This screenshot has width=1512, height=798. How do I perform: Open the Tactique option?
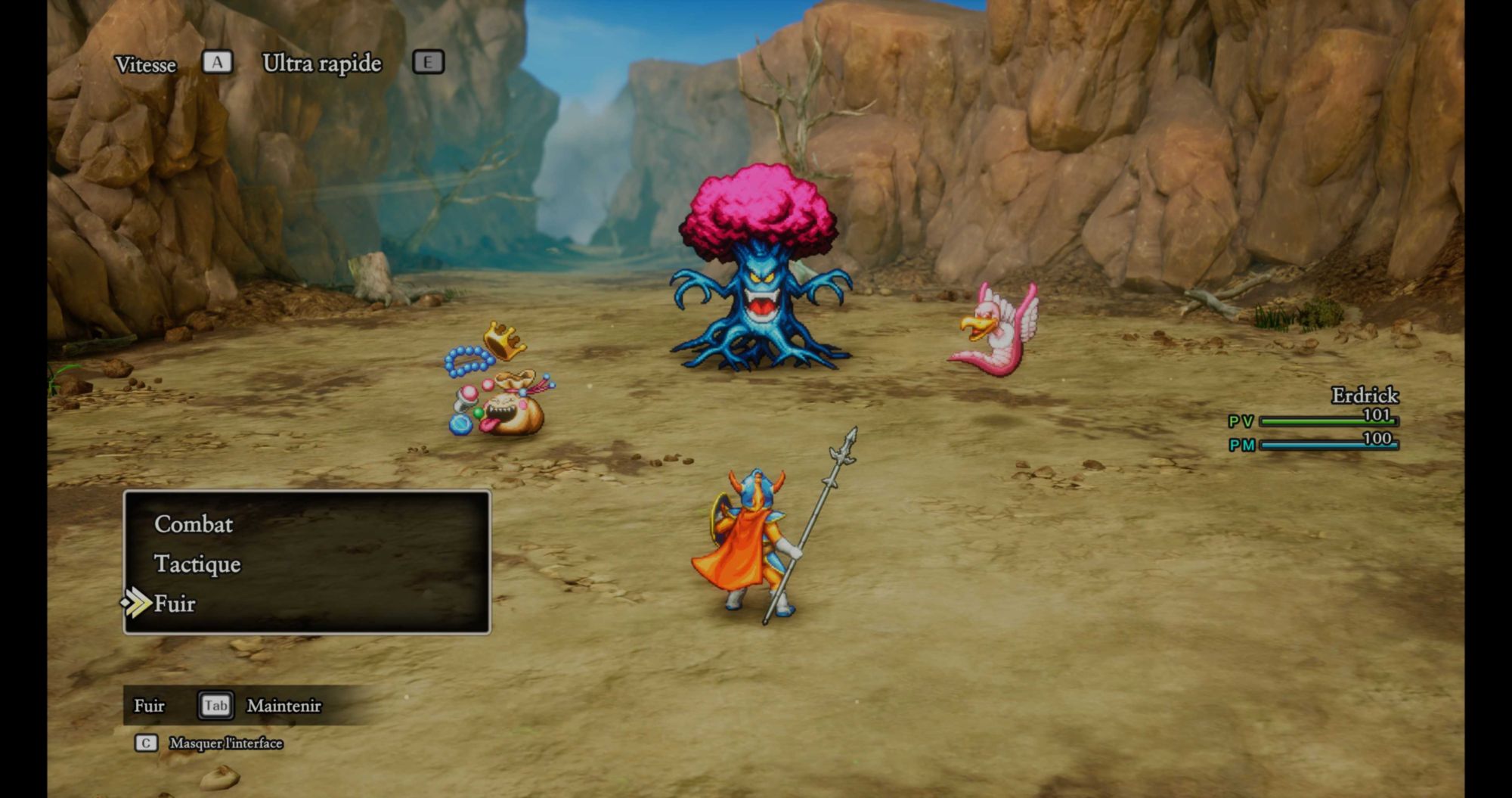pos(197,564)
